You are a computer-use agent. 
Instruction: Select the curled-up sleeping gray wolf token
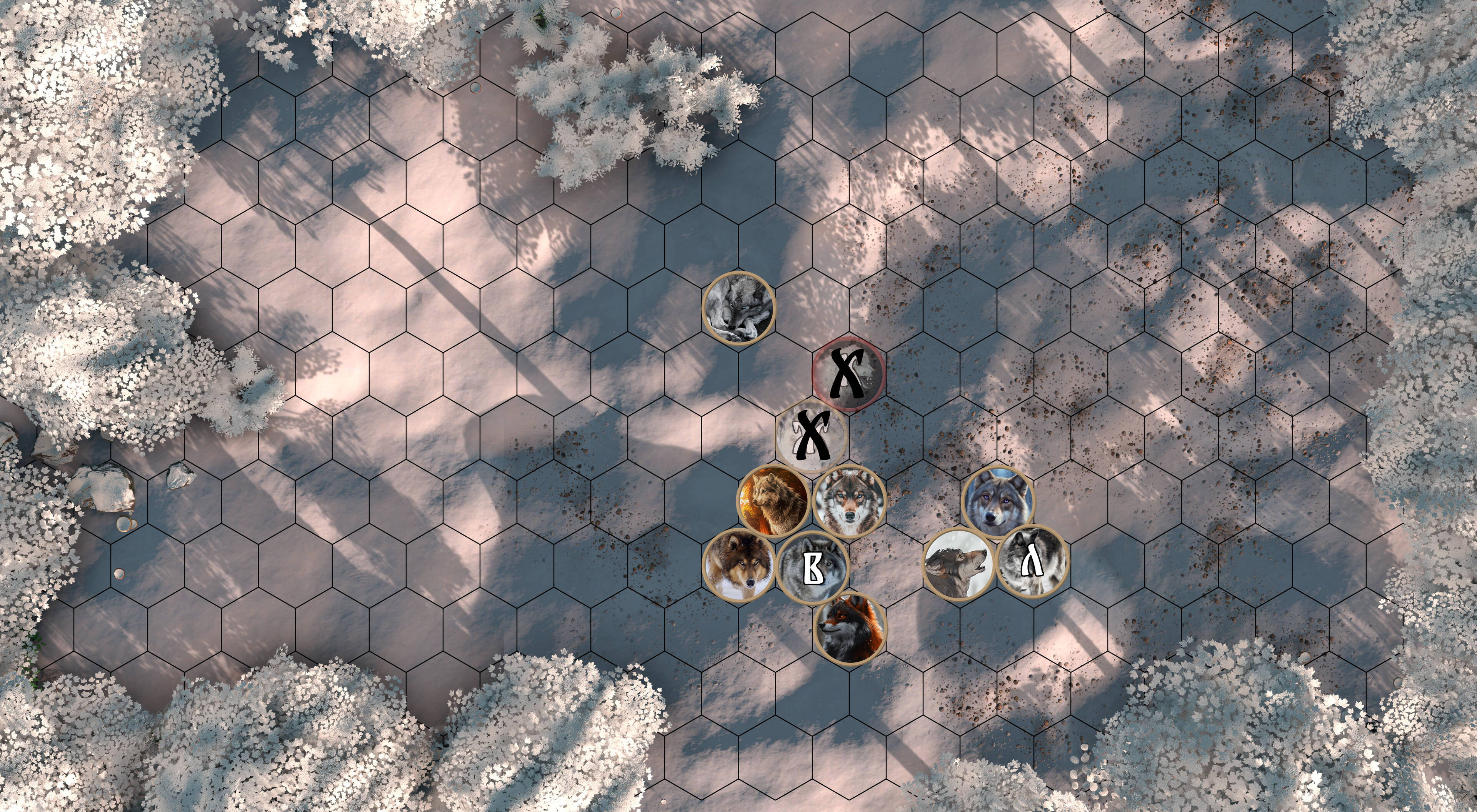click(738, 308)
